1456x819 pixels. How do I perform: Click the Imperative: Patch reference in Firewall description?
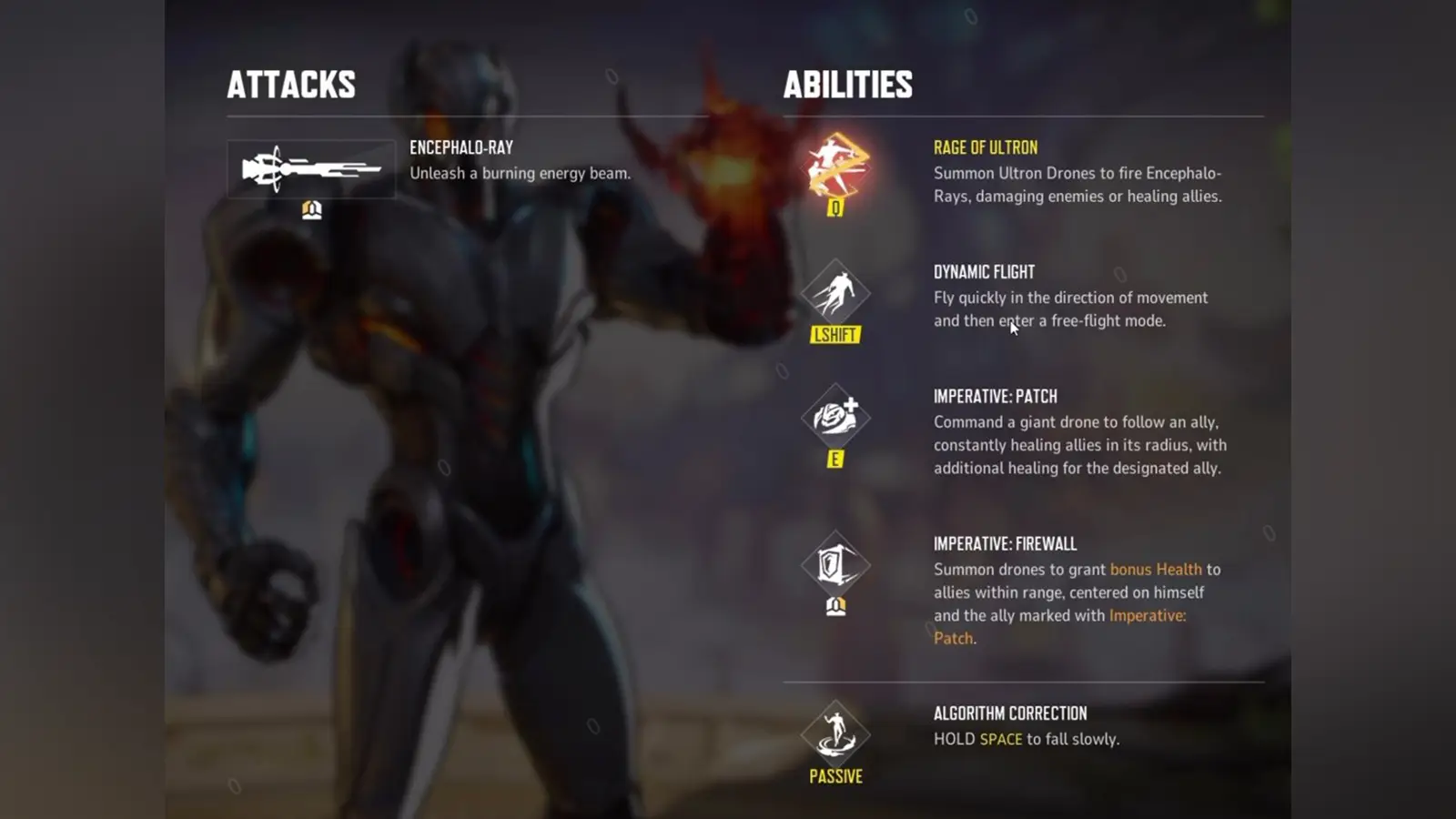point(1148,615)
